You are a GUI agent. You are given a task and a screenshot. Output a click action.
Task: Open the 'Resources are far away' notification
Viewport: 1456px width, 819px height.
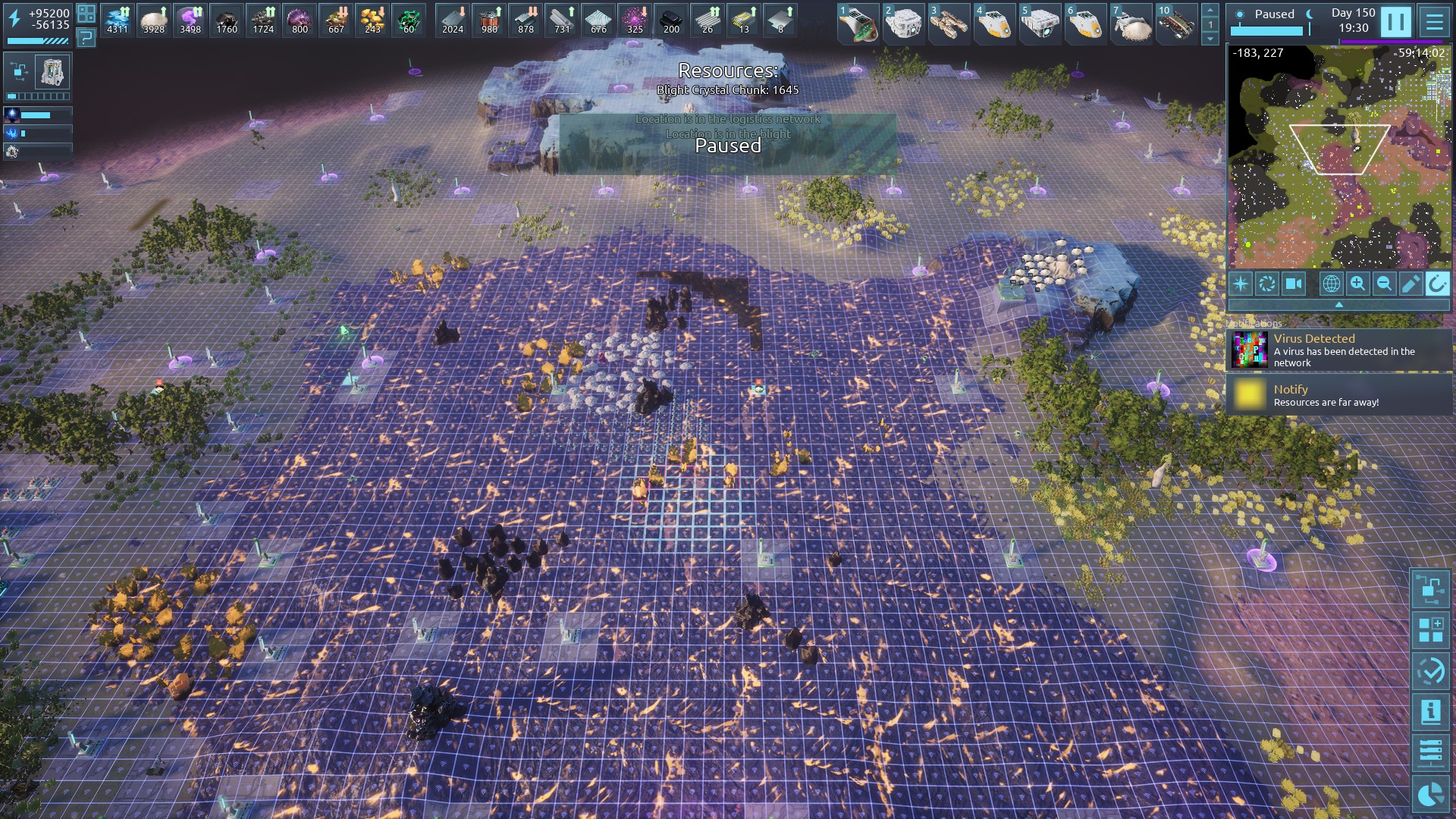(1339, 395)
